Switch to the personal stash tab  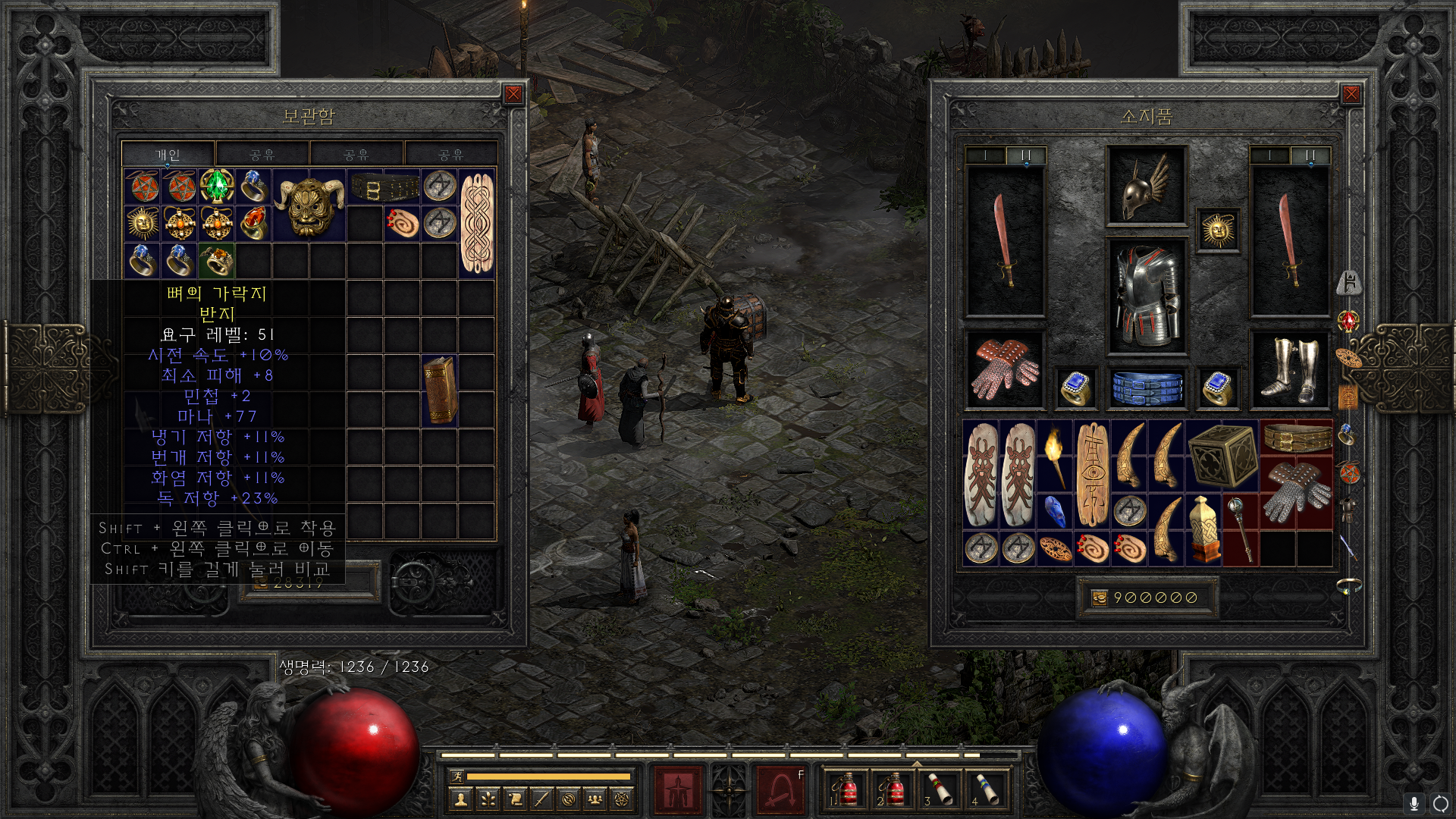tap(168, 155)
